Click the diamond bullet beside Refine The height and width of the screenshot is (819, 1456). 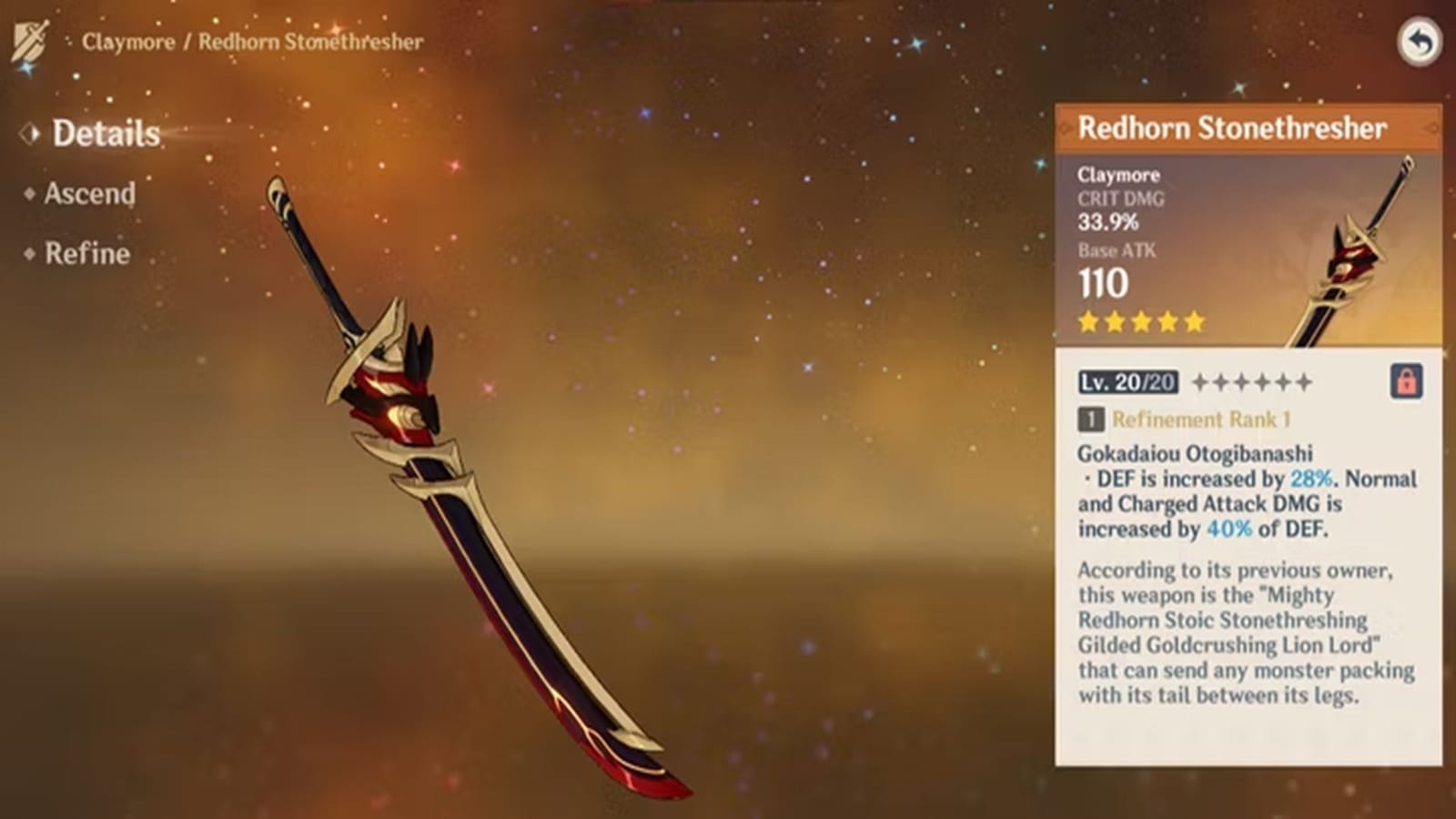[31, 252]
